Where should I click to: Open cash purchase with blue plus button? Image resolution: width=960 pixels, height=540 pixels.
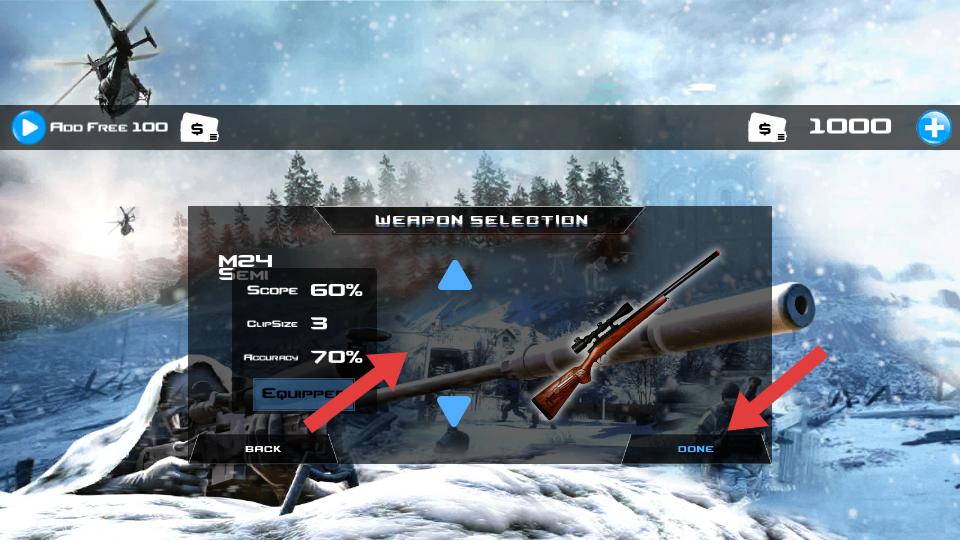tap(934, 127)
